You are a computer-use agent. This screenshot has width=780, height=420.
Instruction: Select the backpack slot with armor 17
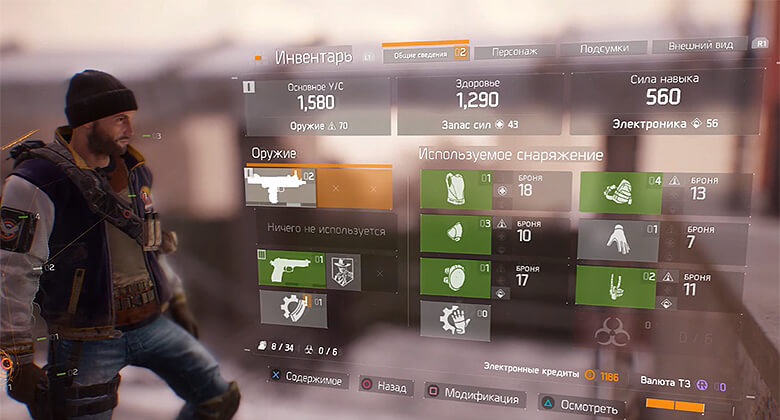[454, 278]
